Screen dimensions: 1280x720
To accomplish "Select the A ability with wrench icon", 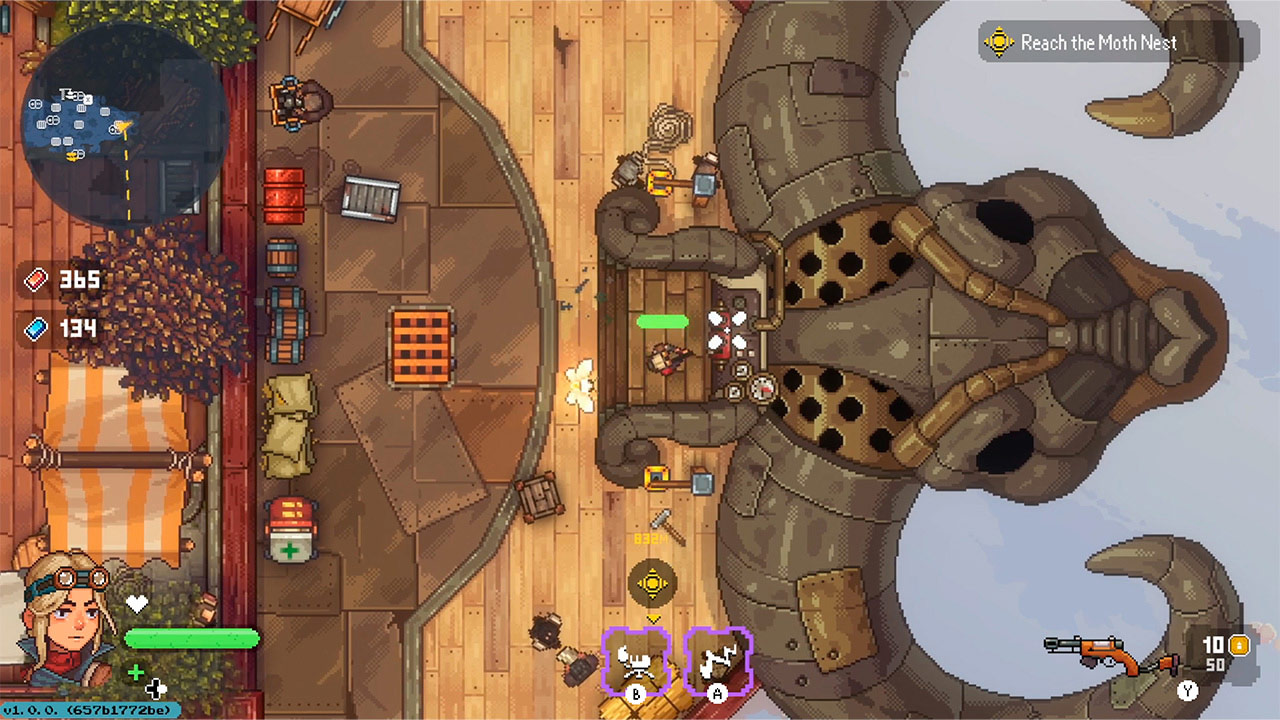I will tap(717, 660).
